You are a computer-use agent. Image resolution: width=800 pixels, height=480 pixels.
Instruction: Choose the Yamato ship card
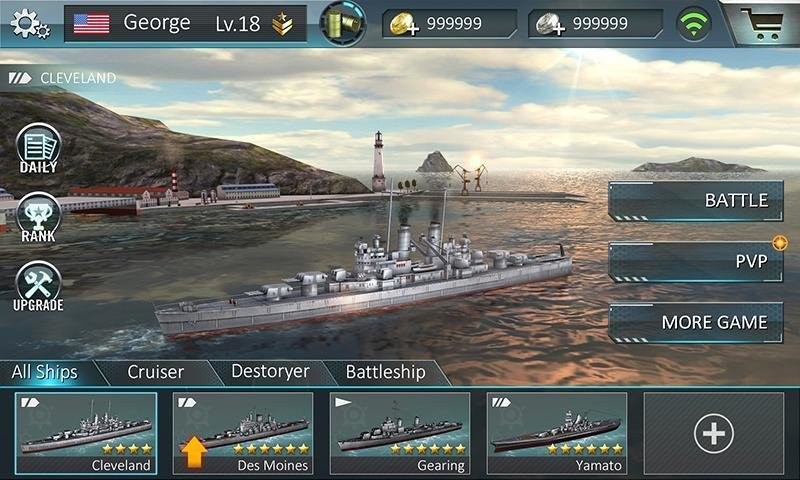click(x=557, y=432)
